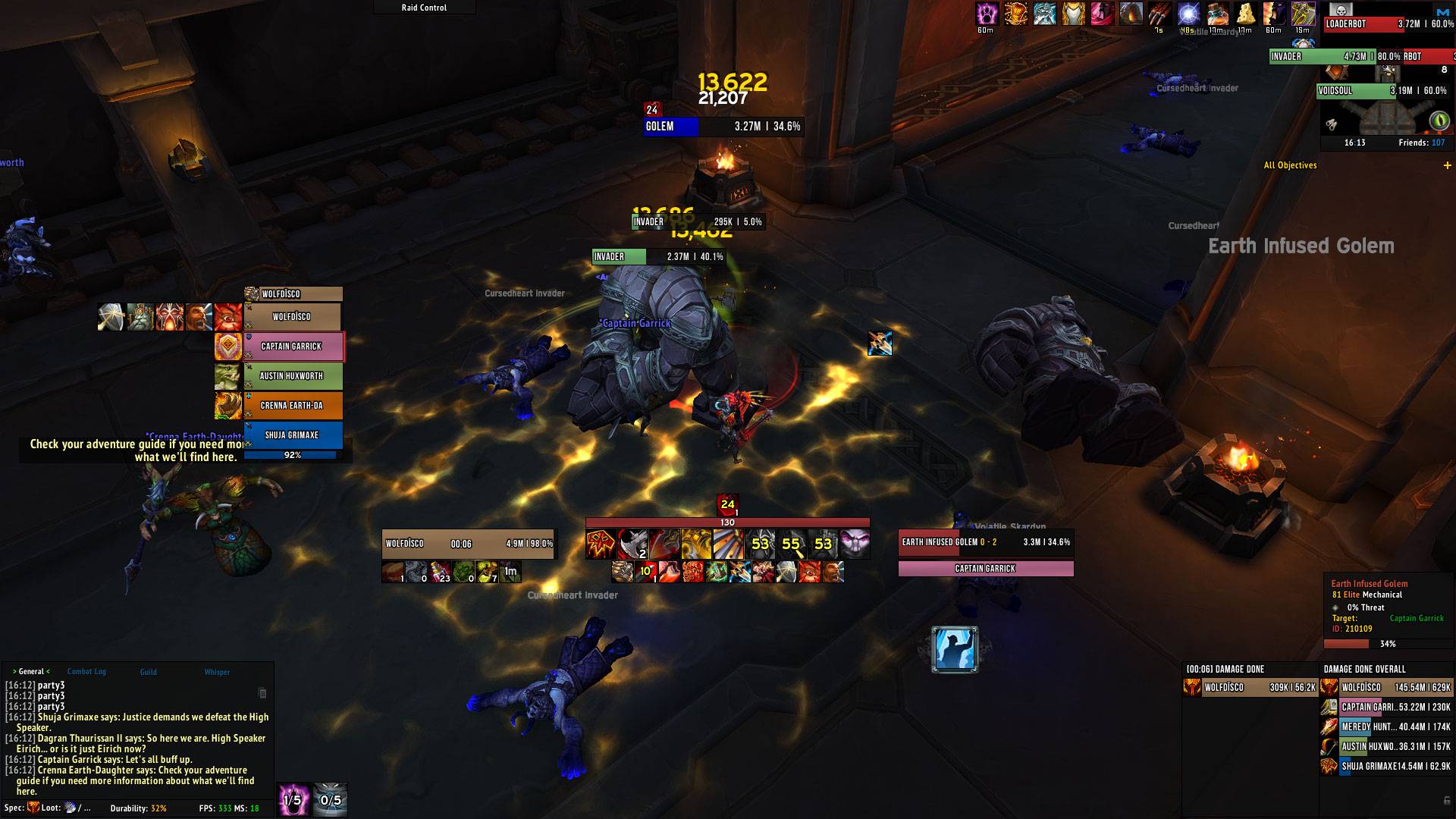Open the loot specialization selector
The image size is (1456, 819).
tap(71, 808)
